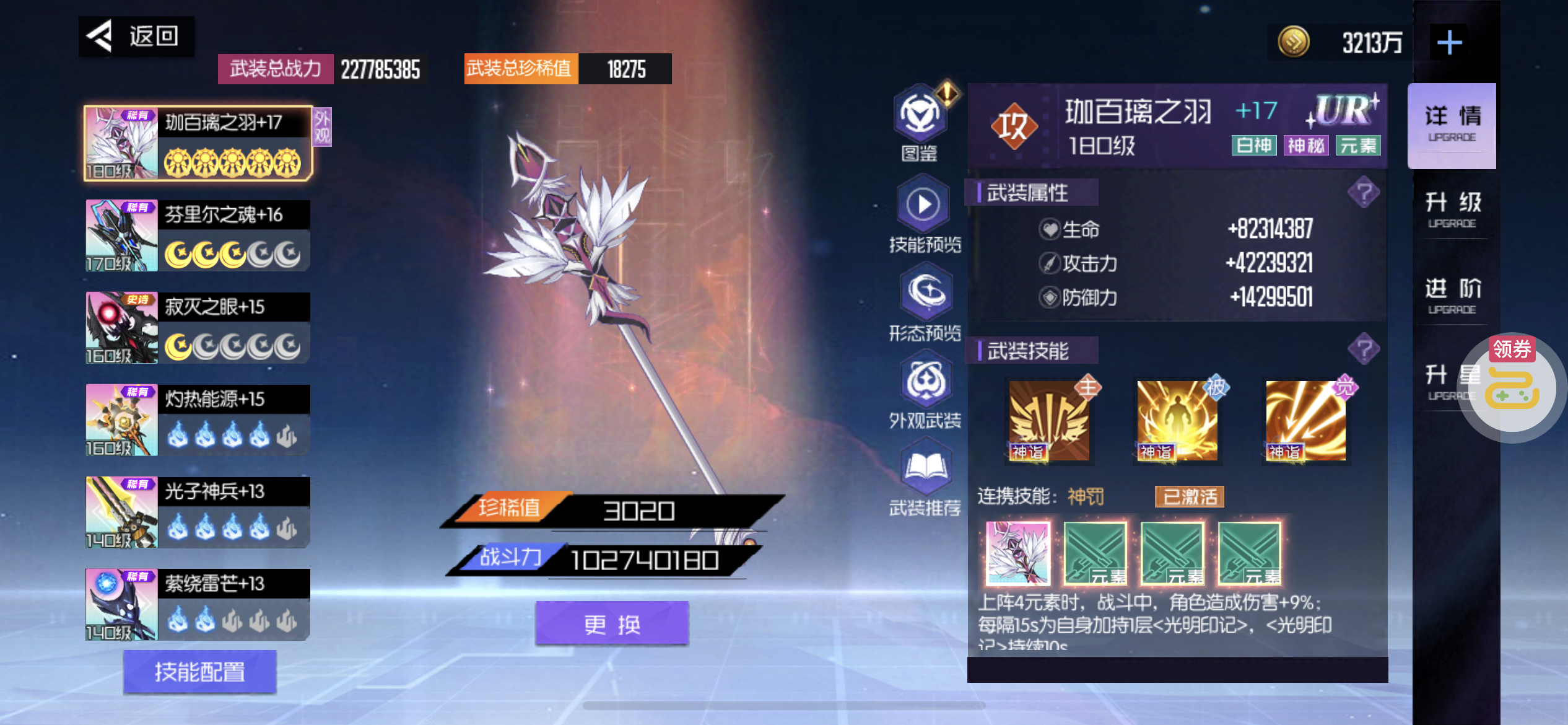Add gold coins with the plus button

[1449, 43]
